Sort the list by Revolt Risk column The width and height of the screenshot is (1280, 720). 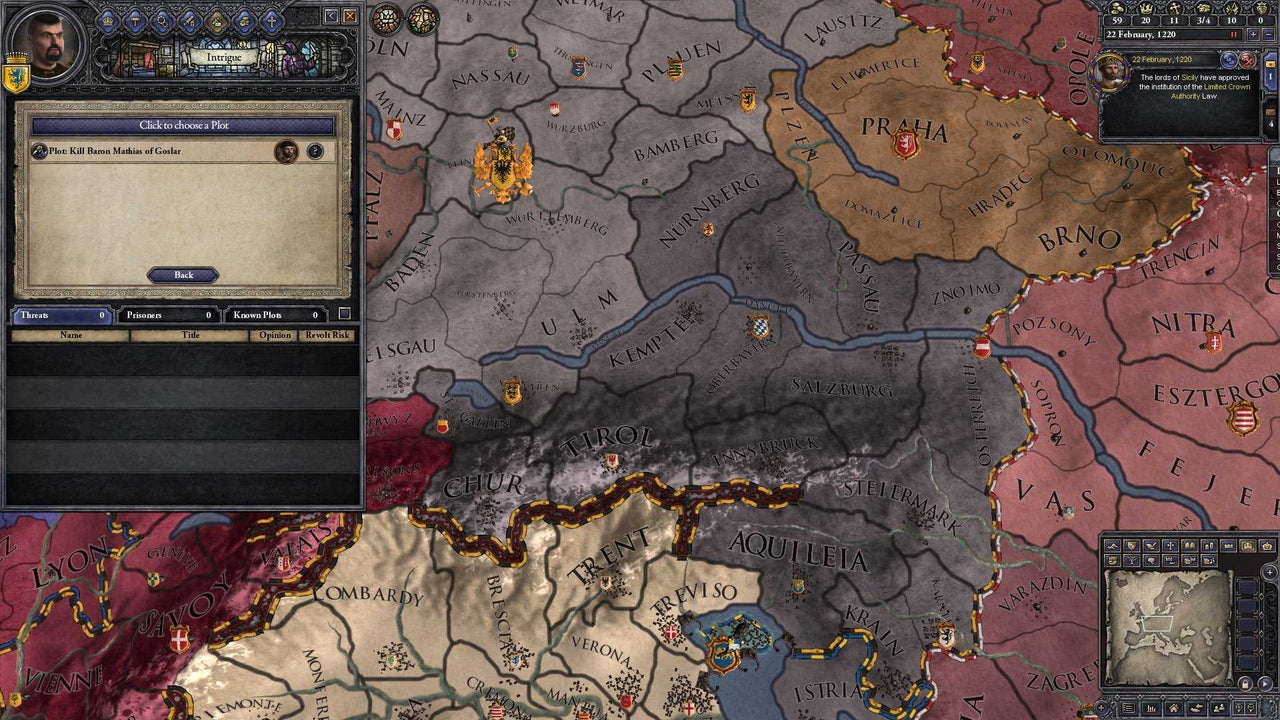coord(327,336)
